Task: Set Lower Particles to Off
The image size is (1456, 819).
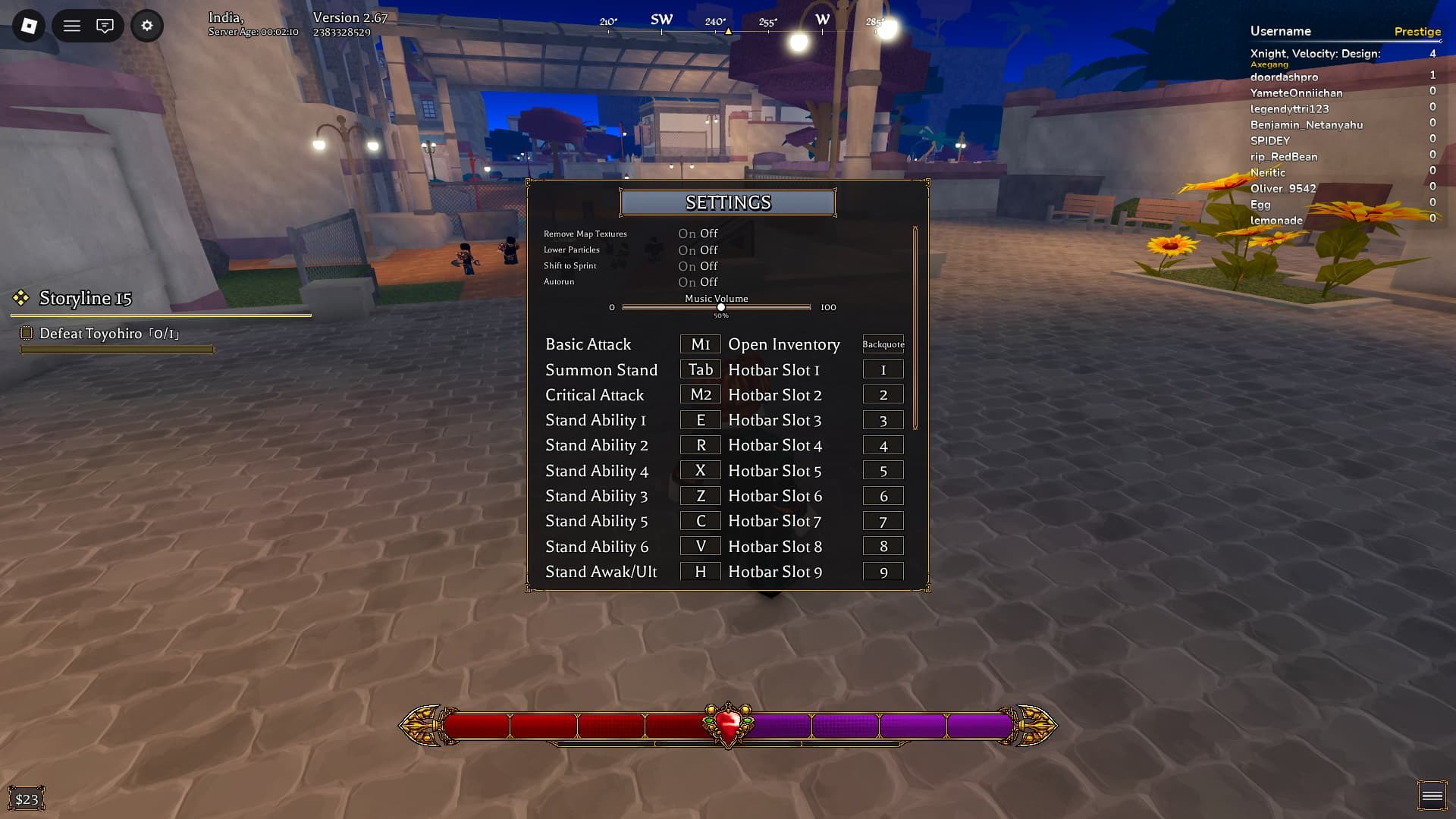Action: 708,249
